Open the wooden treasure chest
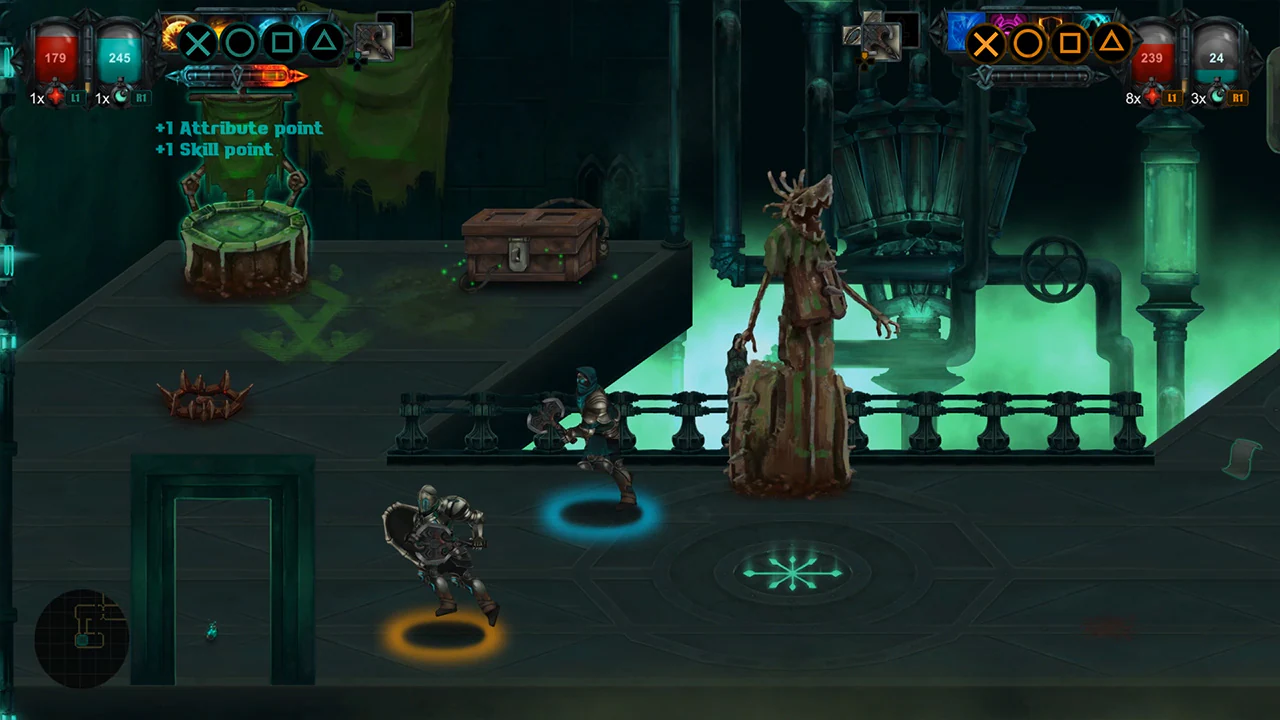The width and height of the screenshot is (1280, 720). point(530,250)
